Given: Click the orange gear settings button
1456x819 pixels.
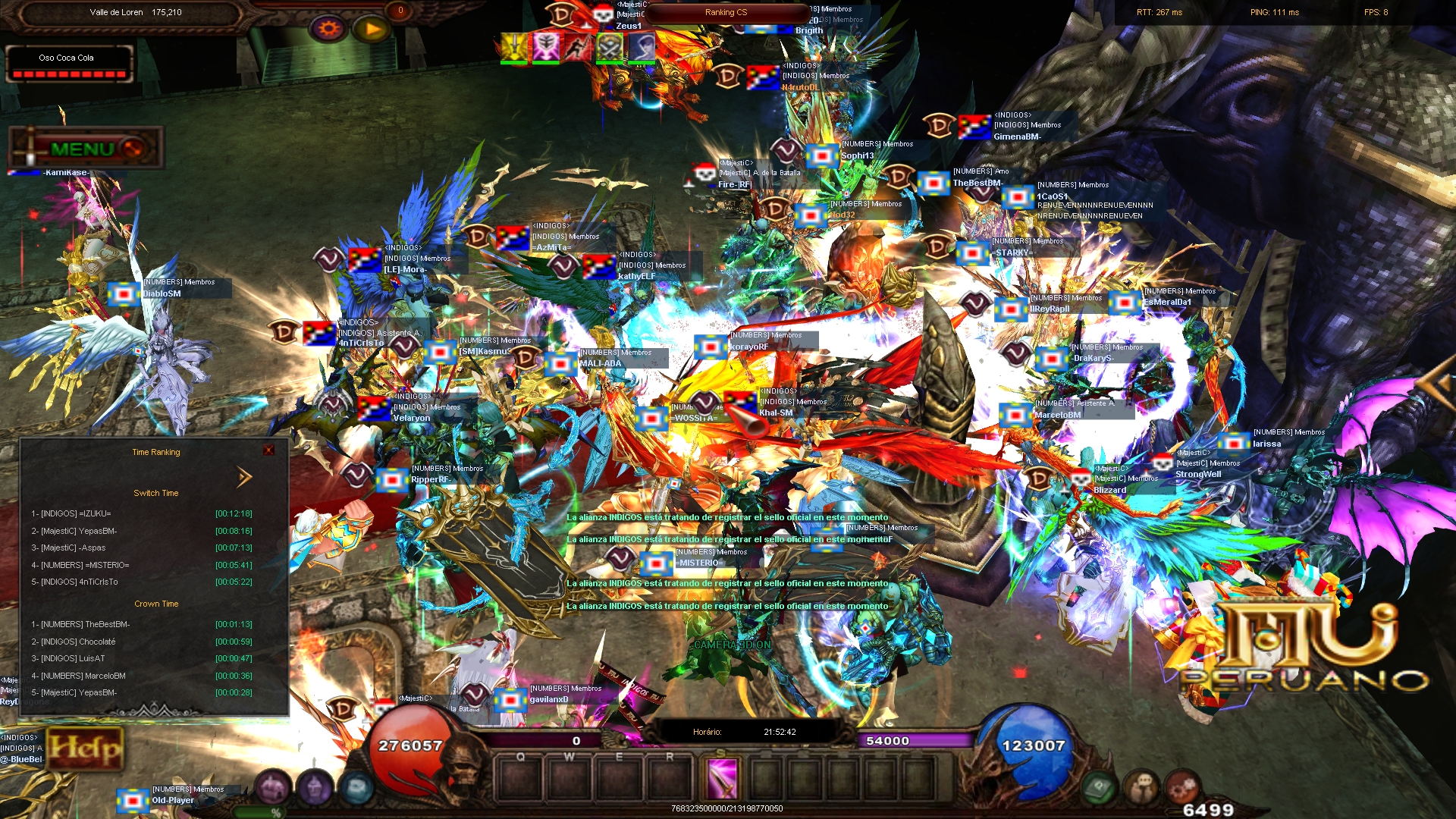Looking at the screenshot, I should pos(329,30).
